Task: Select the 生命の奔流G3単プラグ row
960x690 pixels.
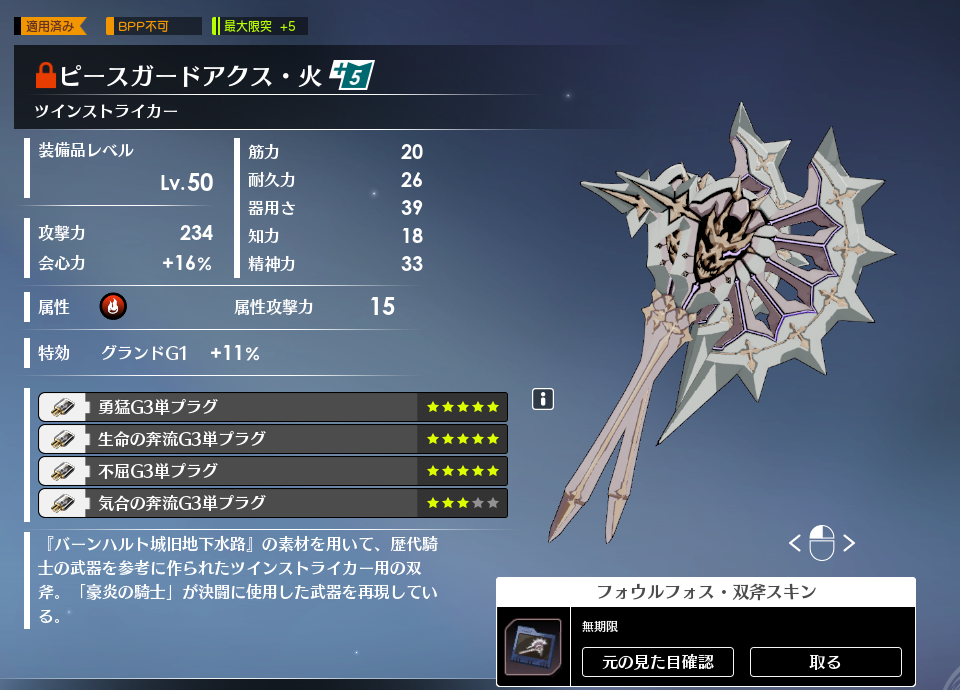Action: click(x=272, y=439)
